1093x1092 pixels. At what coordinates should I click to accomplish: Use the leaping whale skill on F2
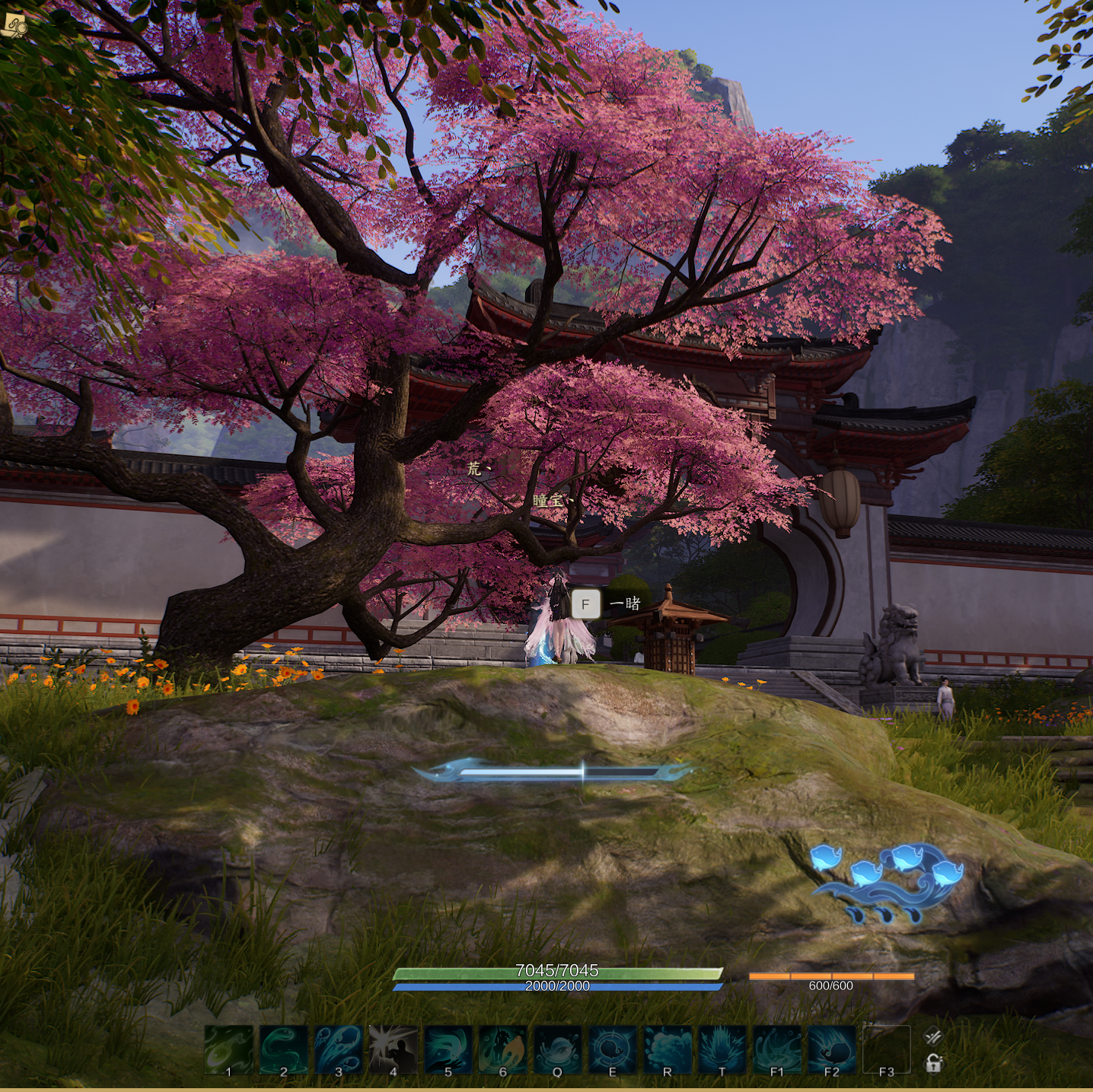click(831, 1050)
